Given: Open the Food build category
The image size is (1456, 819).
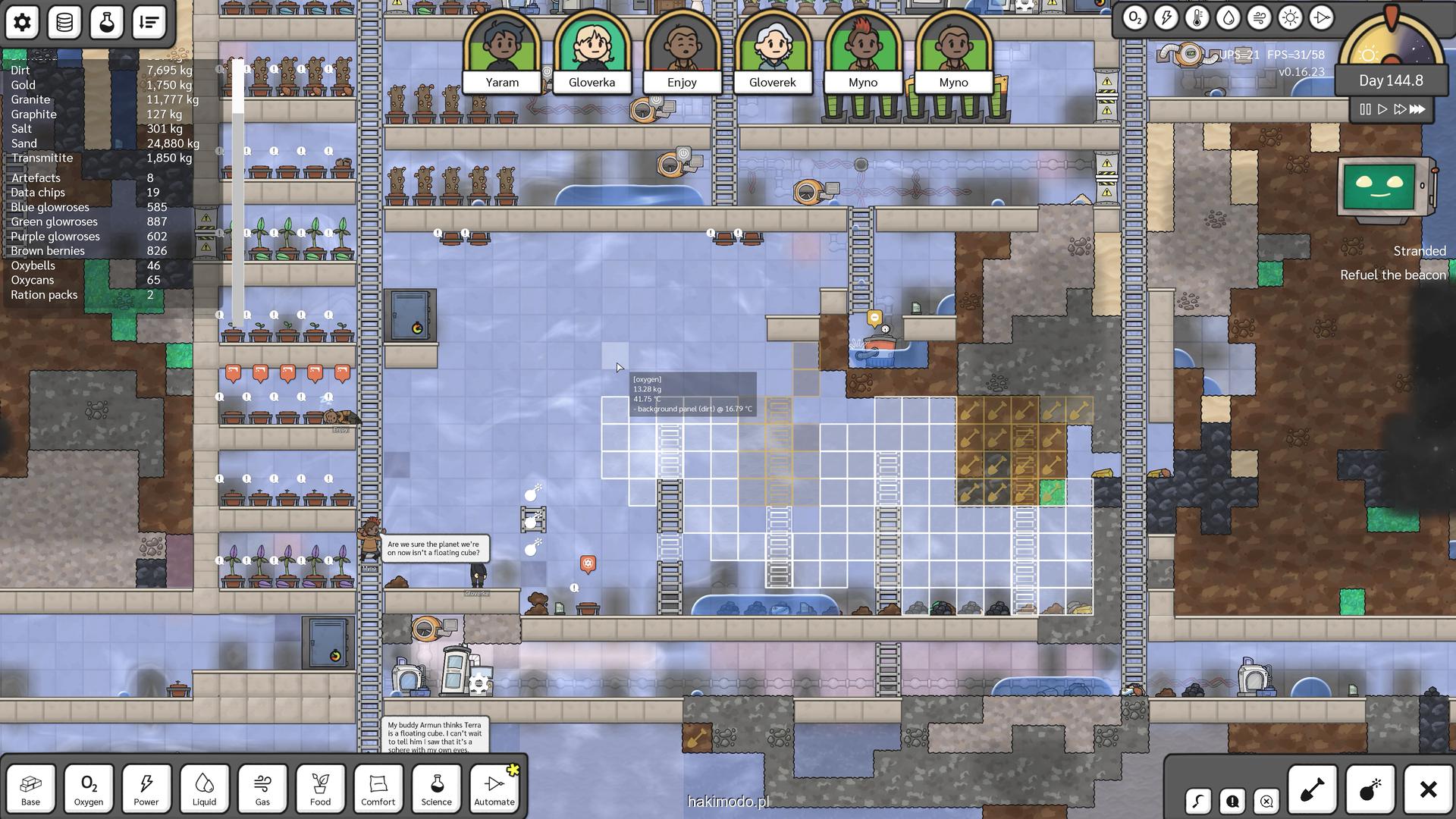Looking at the screenshot, I should tap(320, 789).
